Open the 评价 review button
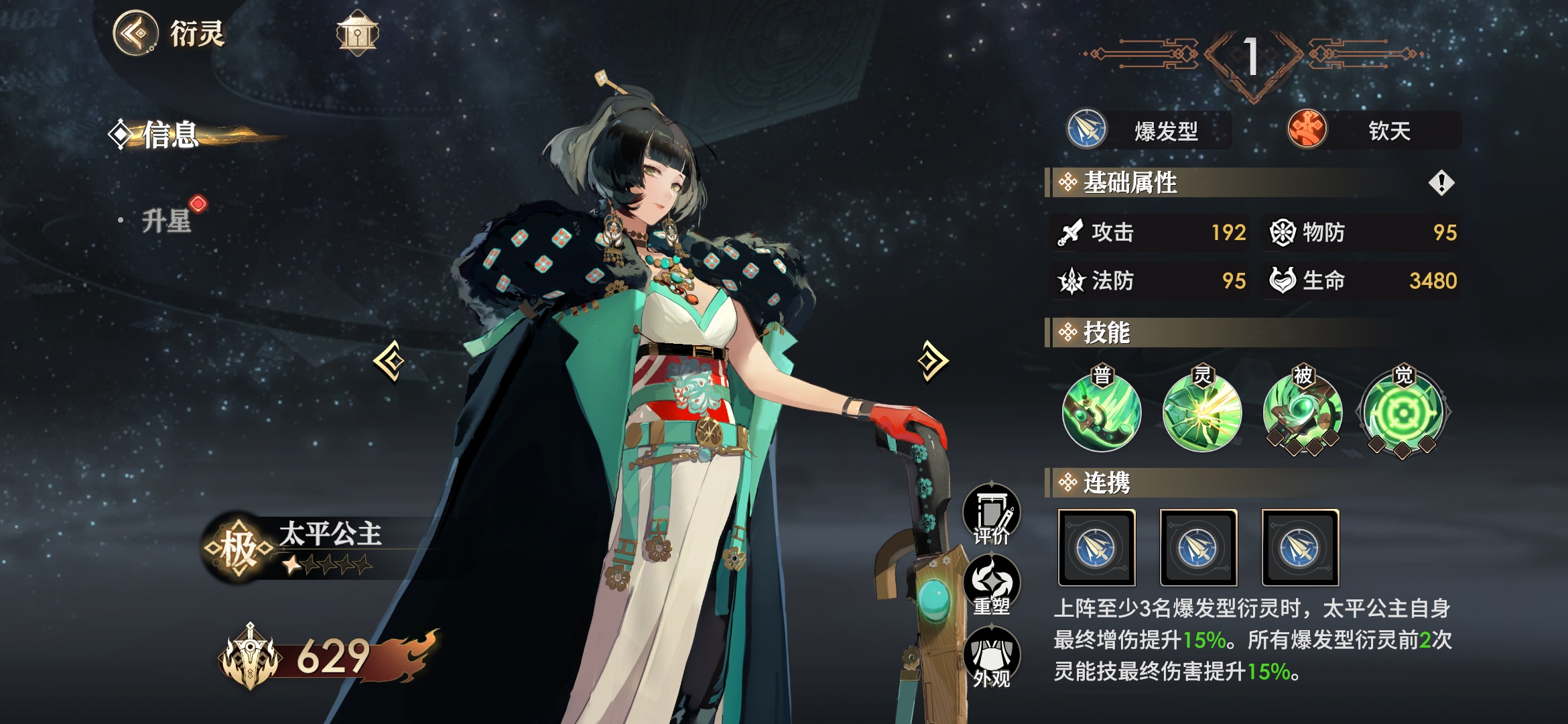 pyautogui.click(x=992, y=514)
